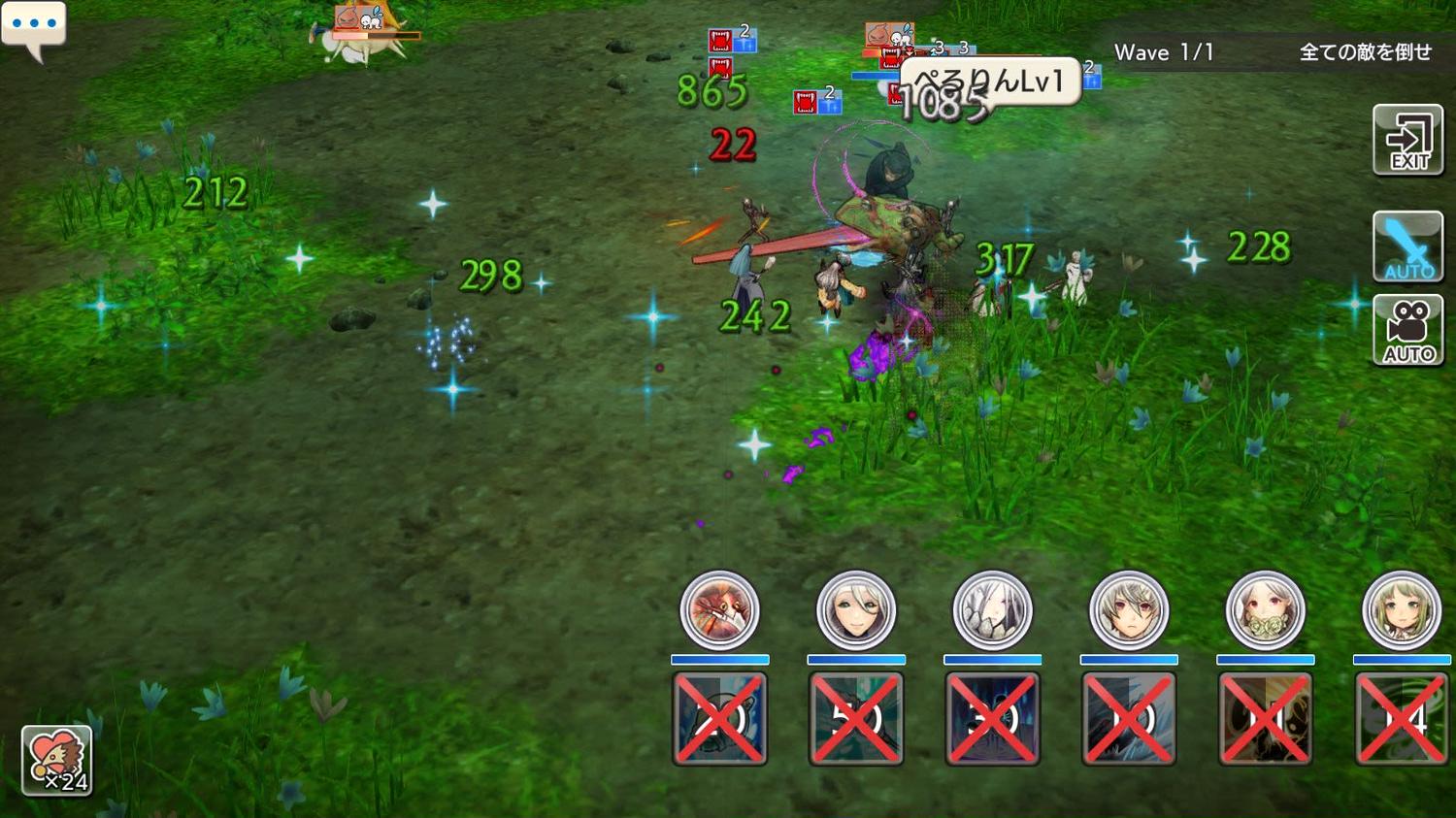Viewport: 1456px width, 818px height.
Task: Toggle the AUTO camera button
Action: click(x=1407, y=331)
